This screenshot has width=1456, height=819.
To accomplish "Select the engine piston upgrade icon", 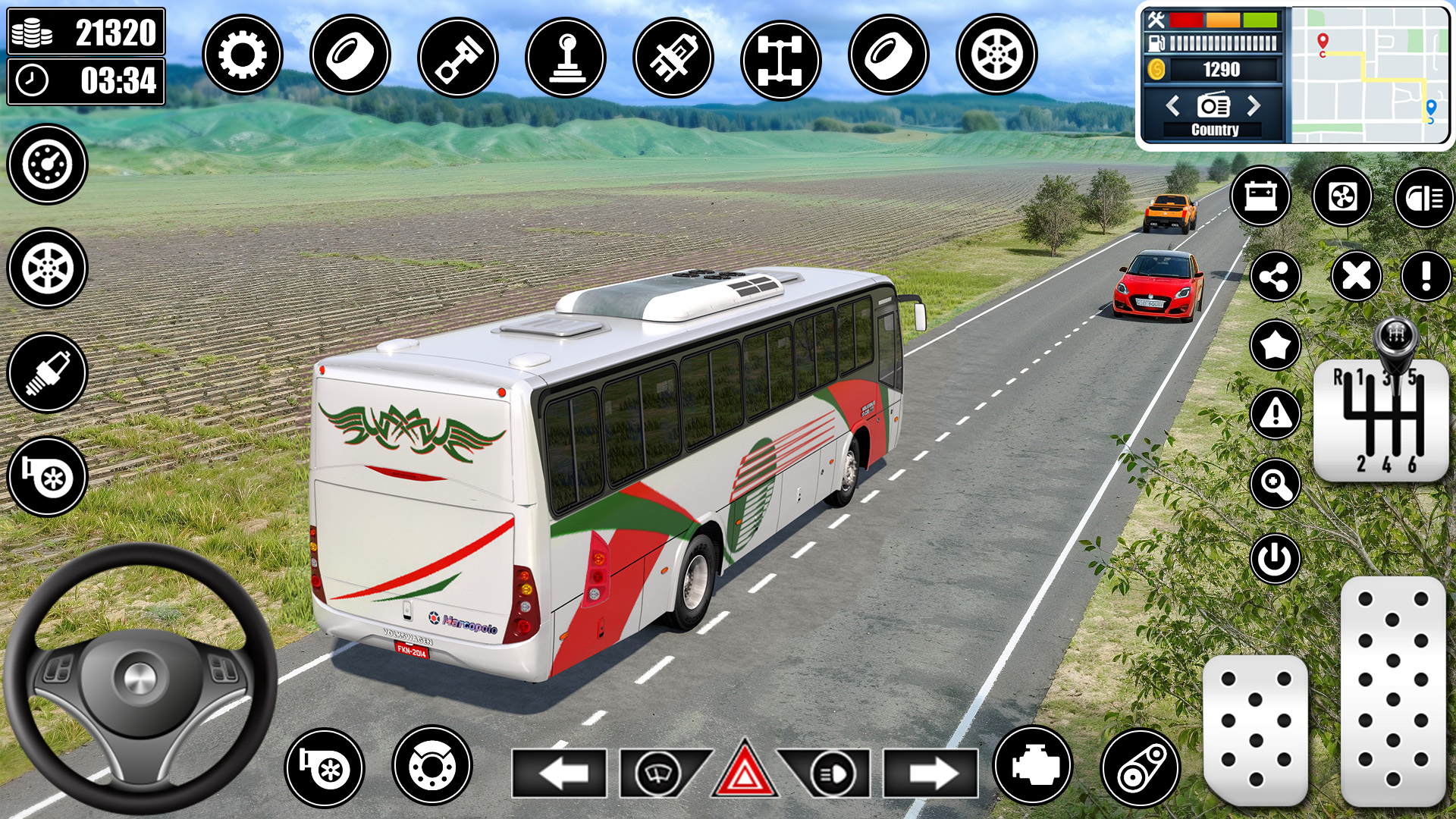I will (457, 58).
